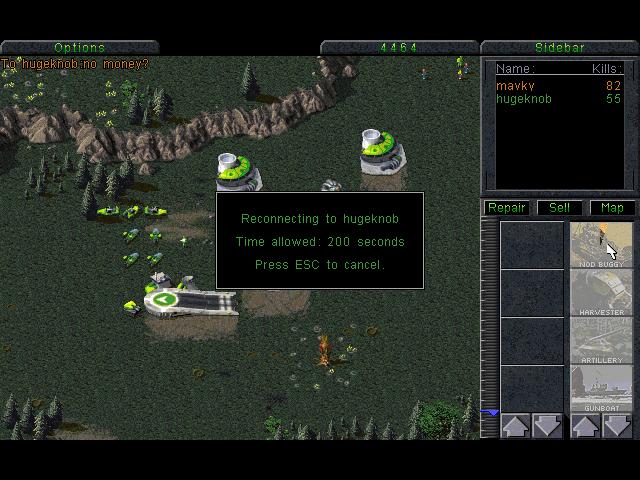Viewport: 640px width, 480px height.
Task: Choose the Sell button
Action: click(560, 208)
